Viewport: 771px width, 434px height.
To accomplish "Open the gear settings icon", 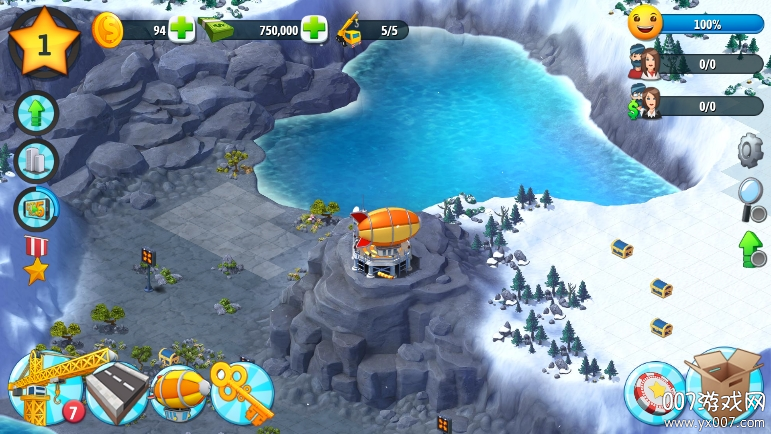I will (750, 150).
